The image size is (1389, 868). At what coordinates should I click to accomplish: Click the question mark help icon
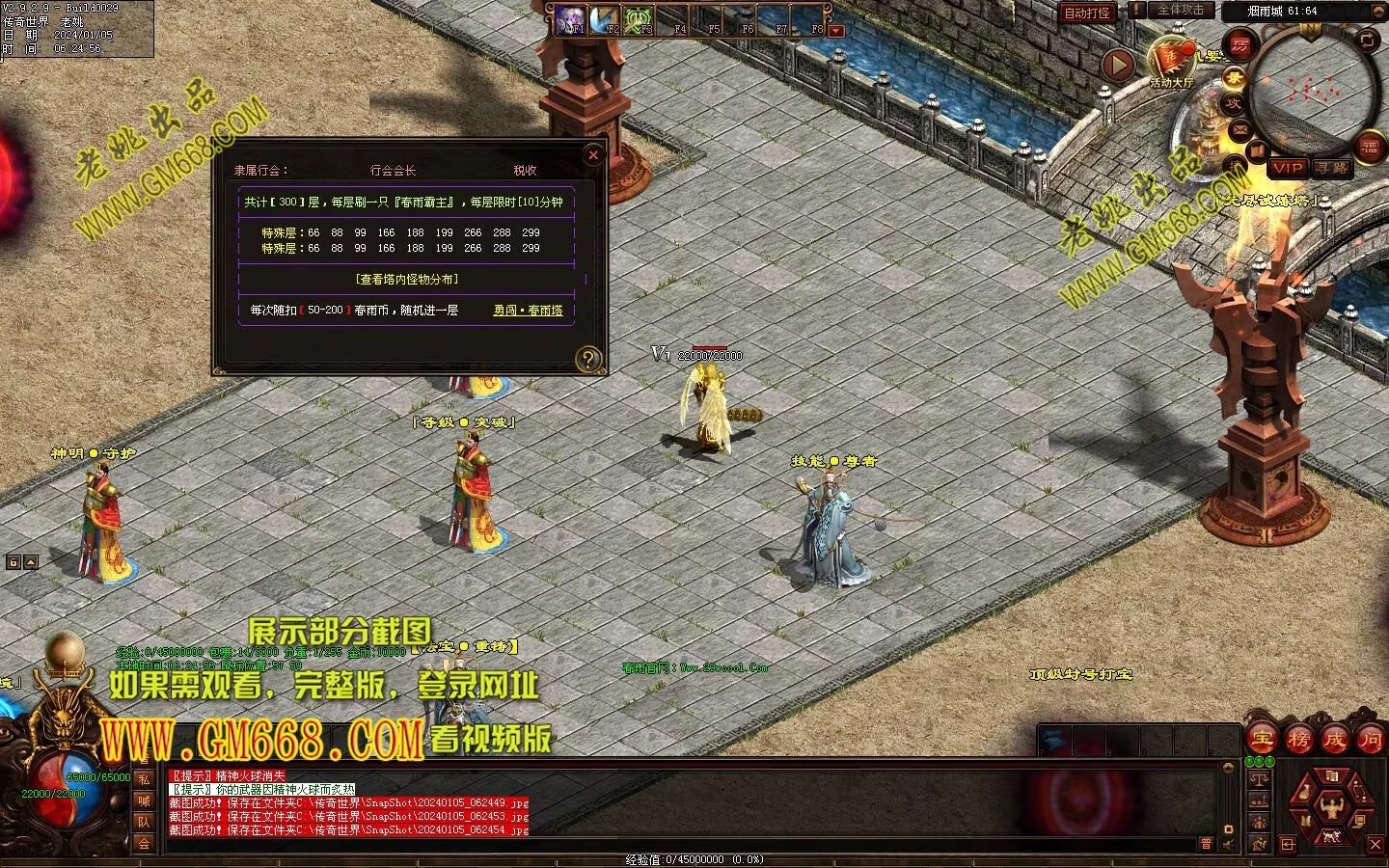coord(587,360)
